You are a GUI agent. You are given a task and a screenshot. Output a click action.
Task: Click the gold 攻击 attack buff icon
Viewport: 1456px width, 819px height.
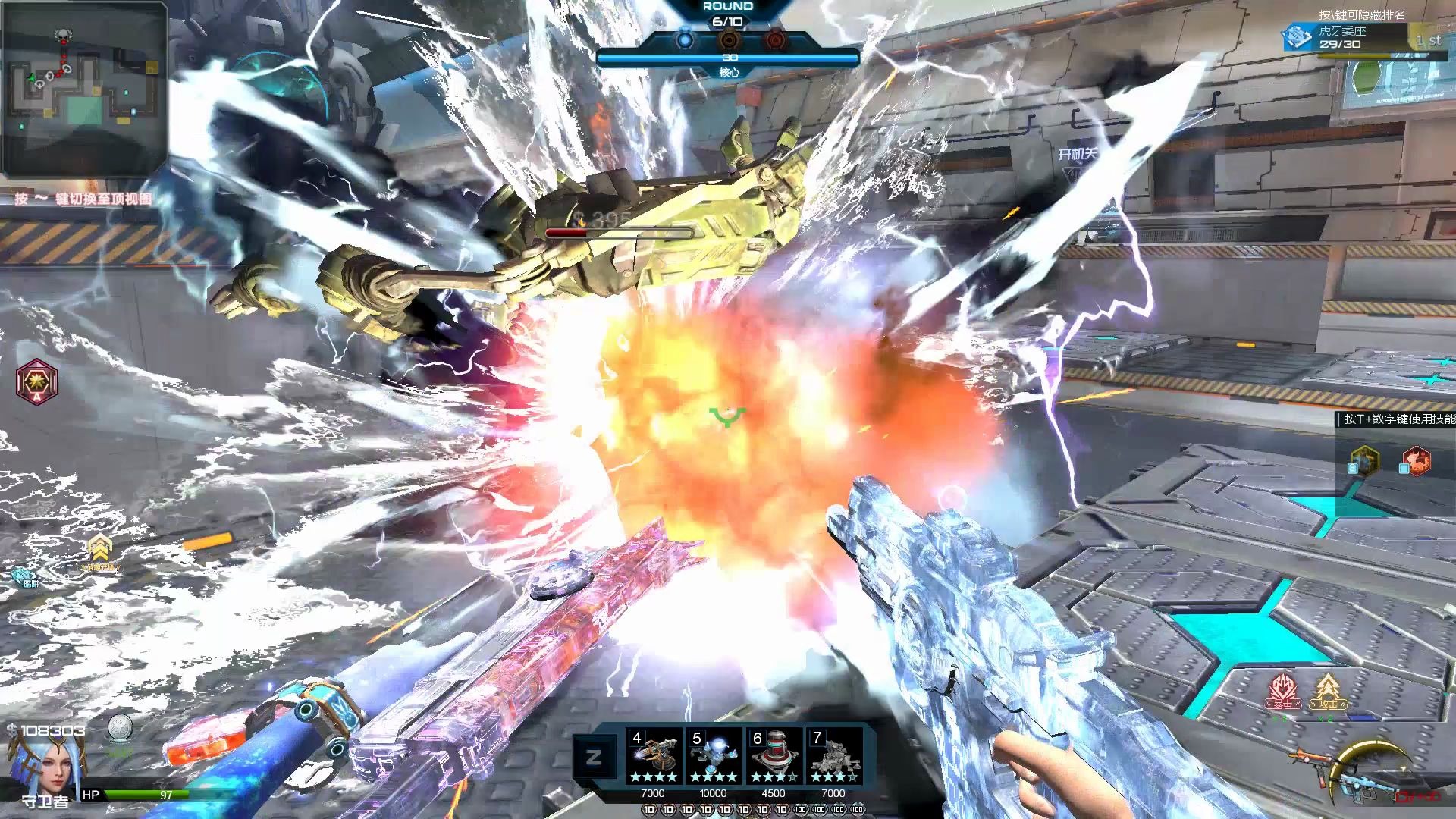(x=1327, y=692)
